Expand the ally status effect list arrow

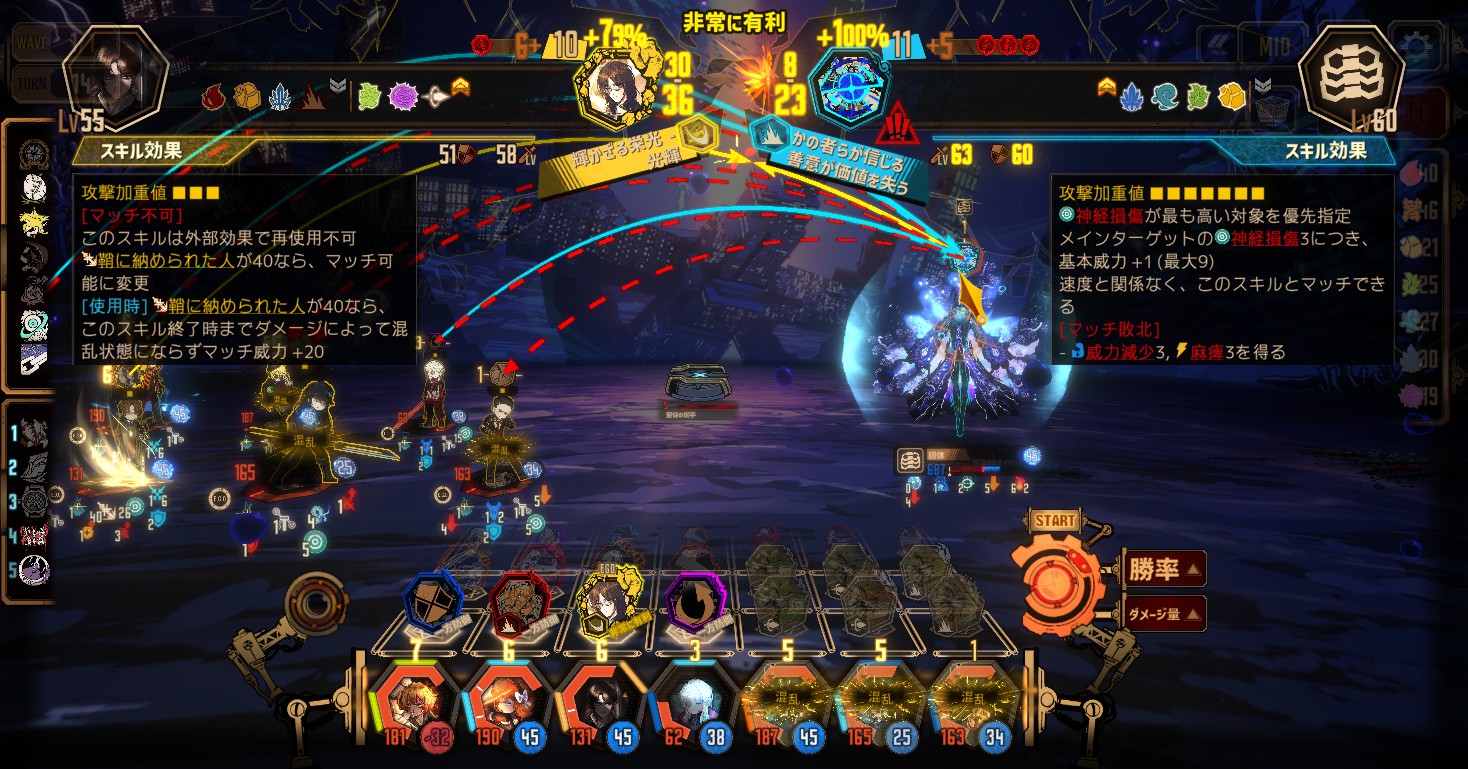338,87
